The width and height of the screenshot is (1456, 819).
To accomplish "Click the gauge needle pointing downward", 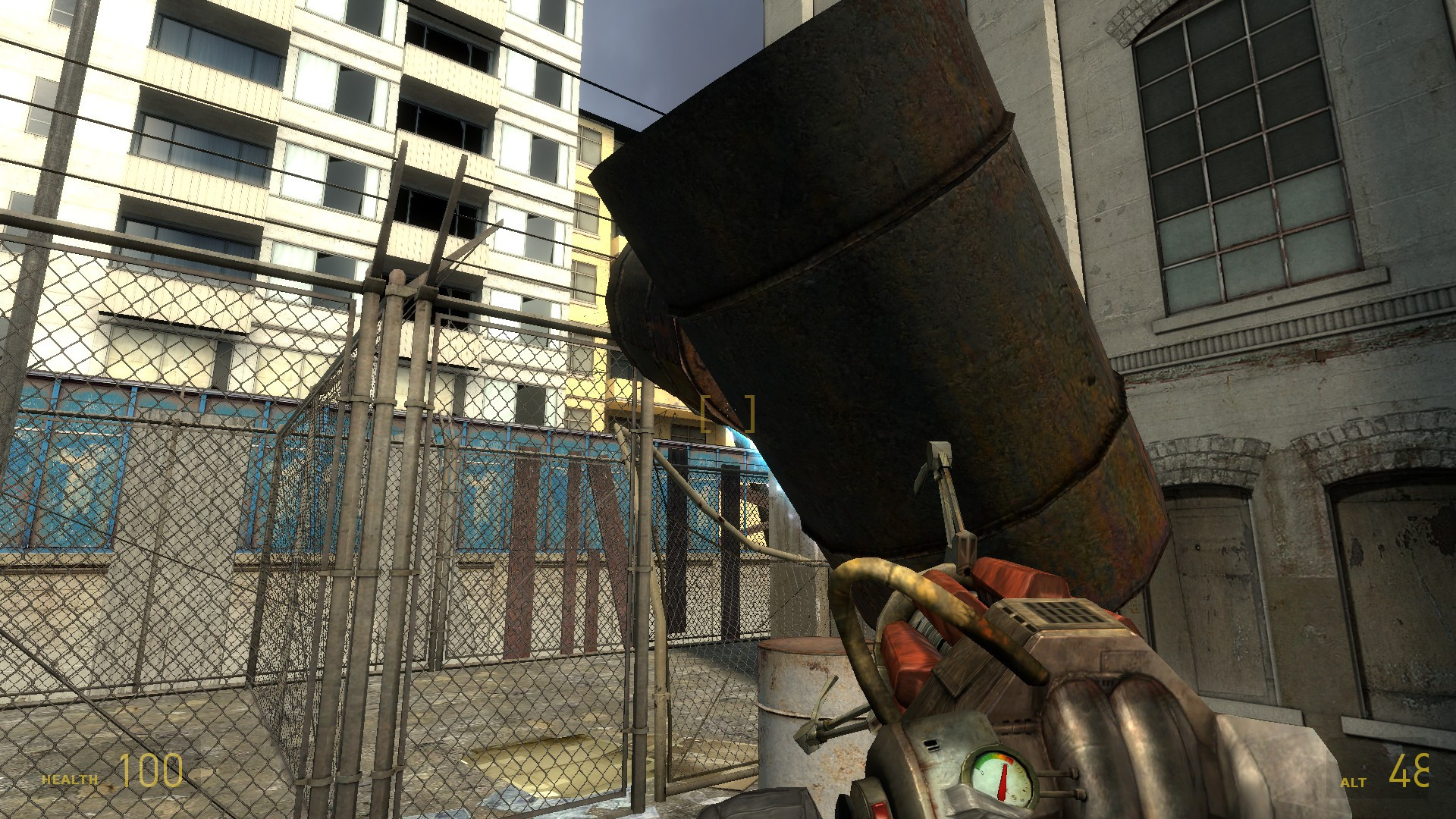I will coord(1003,783).
